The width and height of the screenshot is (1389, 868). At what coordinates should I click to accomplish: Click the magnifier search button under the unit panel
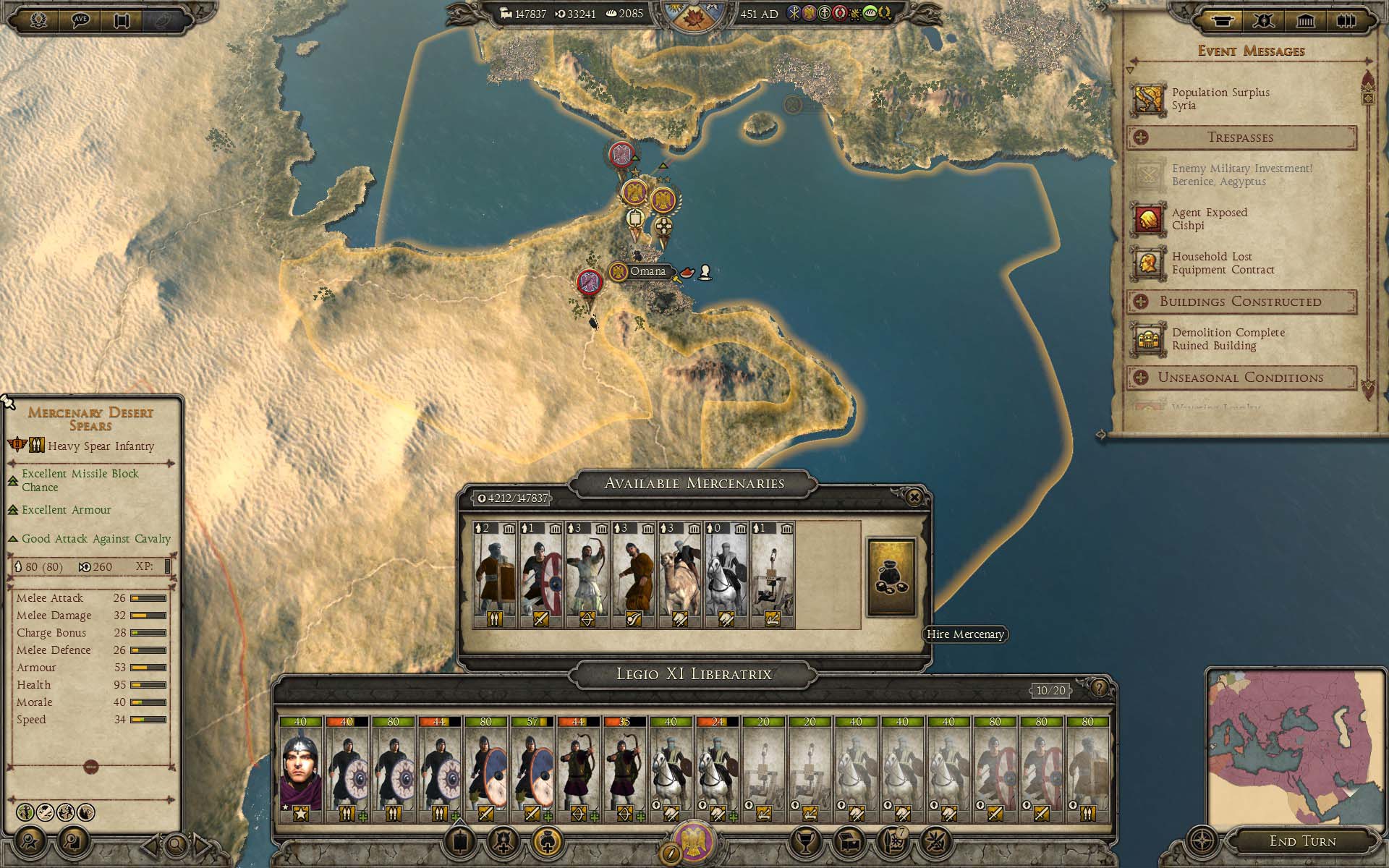coord(176,844)
